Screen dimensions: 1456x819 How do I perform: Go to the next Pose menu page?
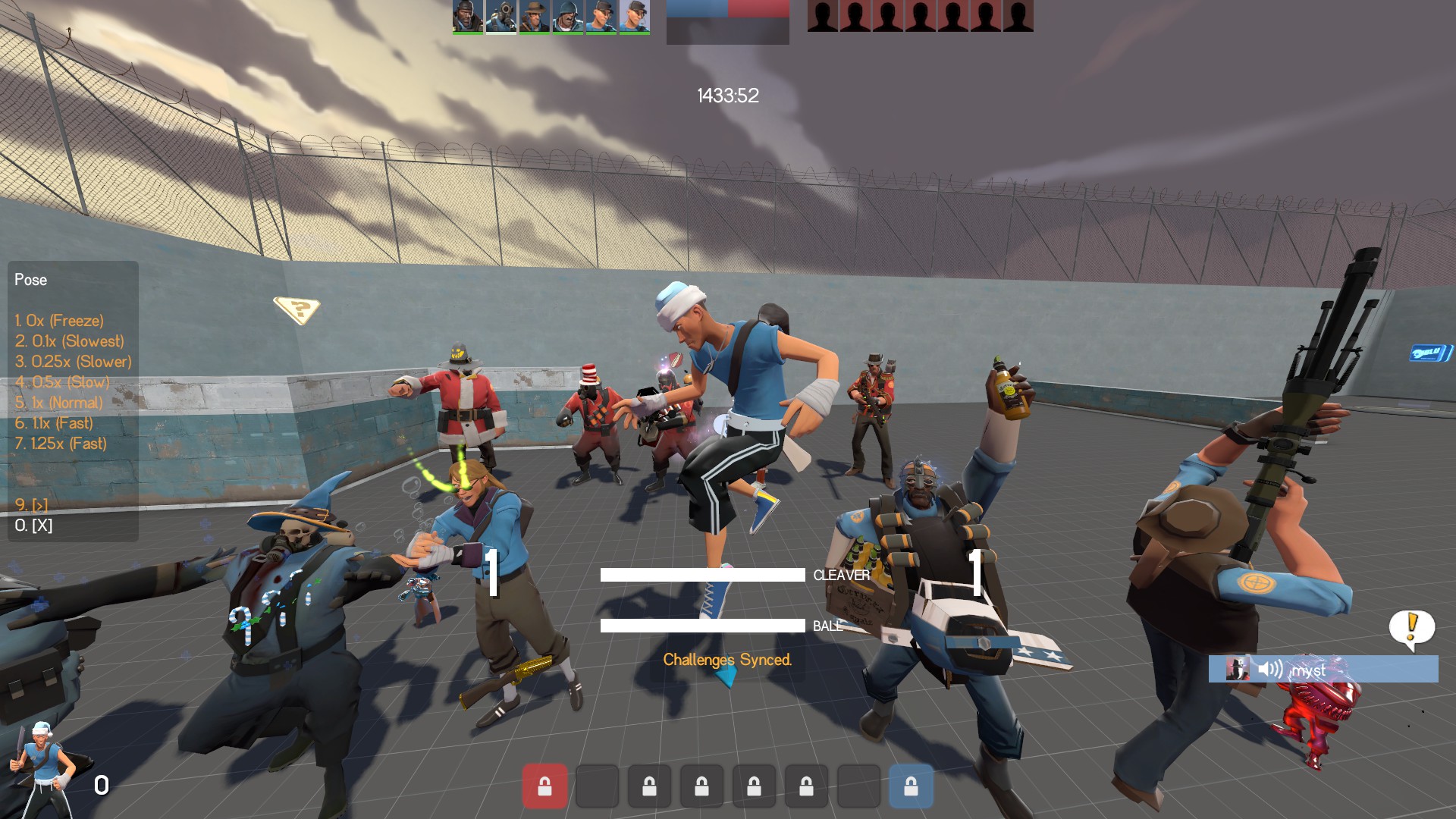[x=31, y=504]
